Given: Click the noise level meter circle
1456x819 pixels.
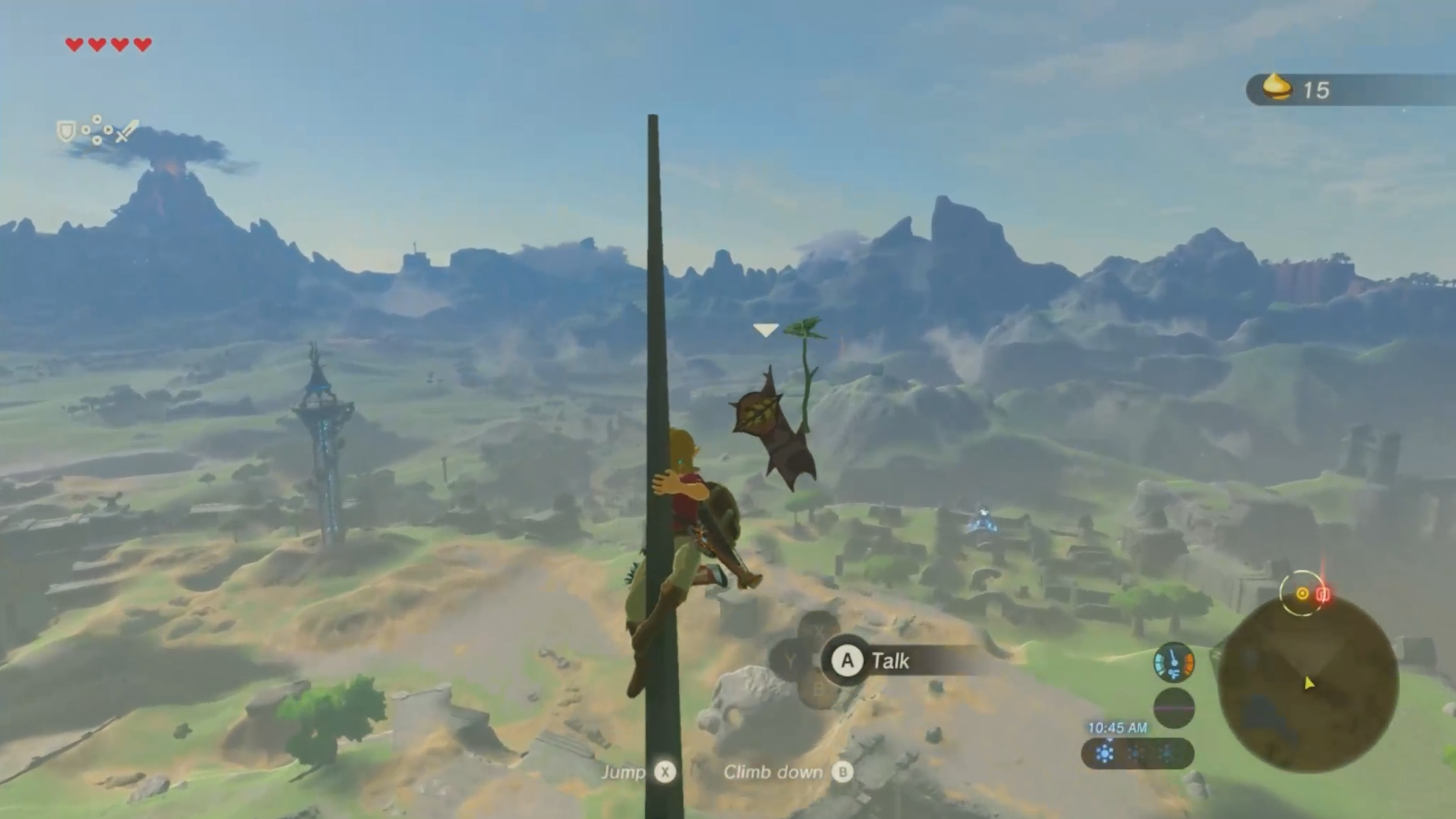Looking at the screenshot, I should point(1173,708).
